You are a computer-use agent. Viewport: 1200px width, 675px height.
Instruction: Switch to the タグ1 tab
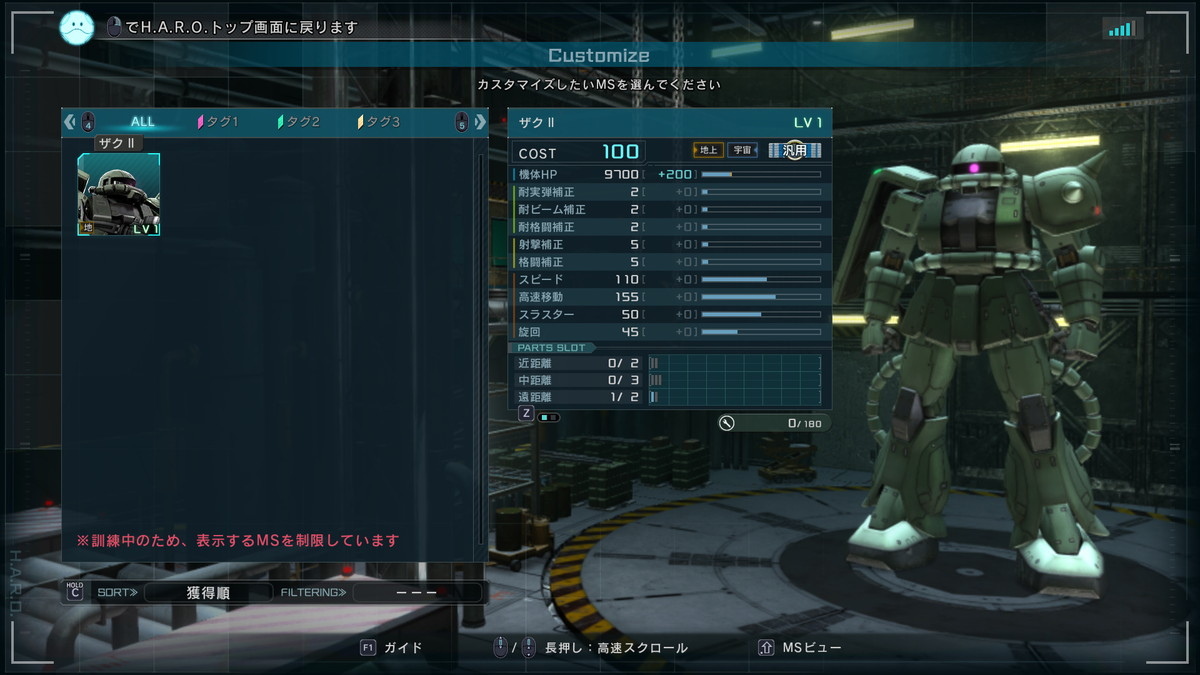coord(218,122)
